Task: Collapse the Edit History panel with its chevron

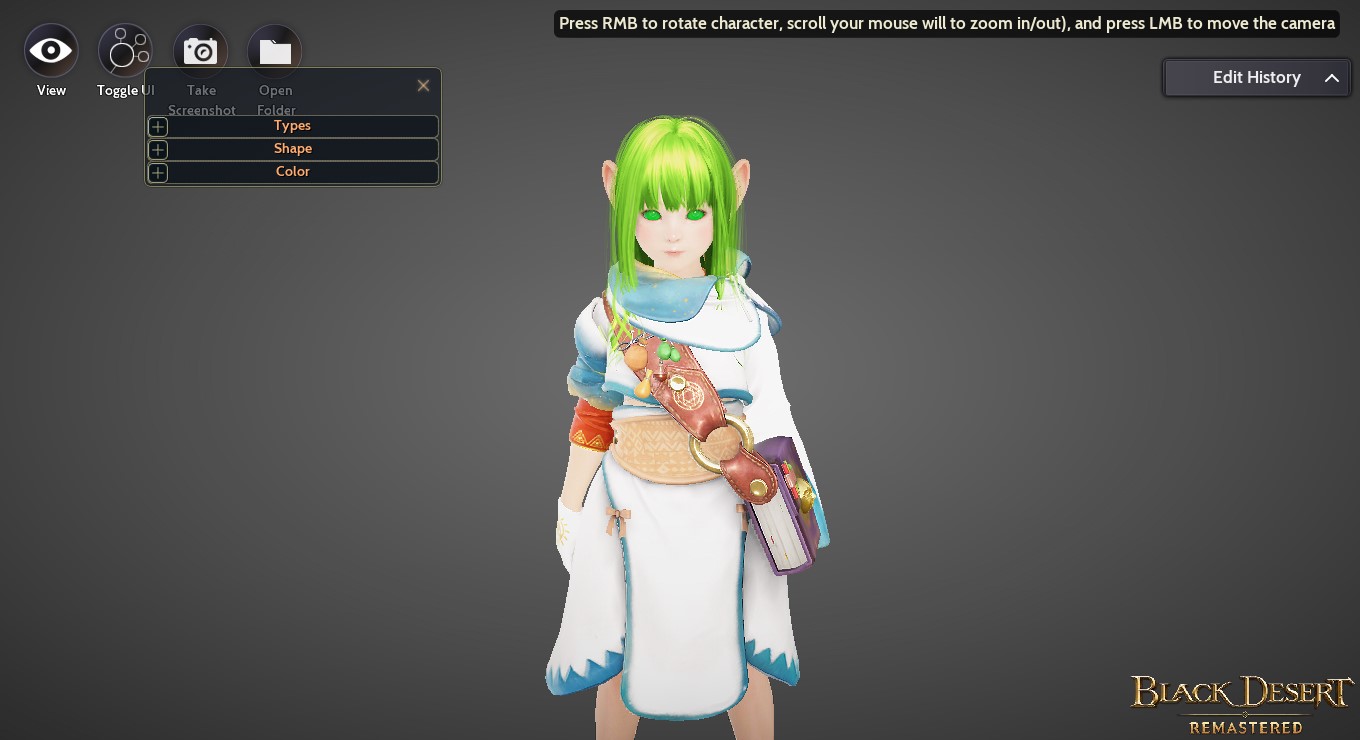Action: pos(1331,77)
